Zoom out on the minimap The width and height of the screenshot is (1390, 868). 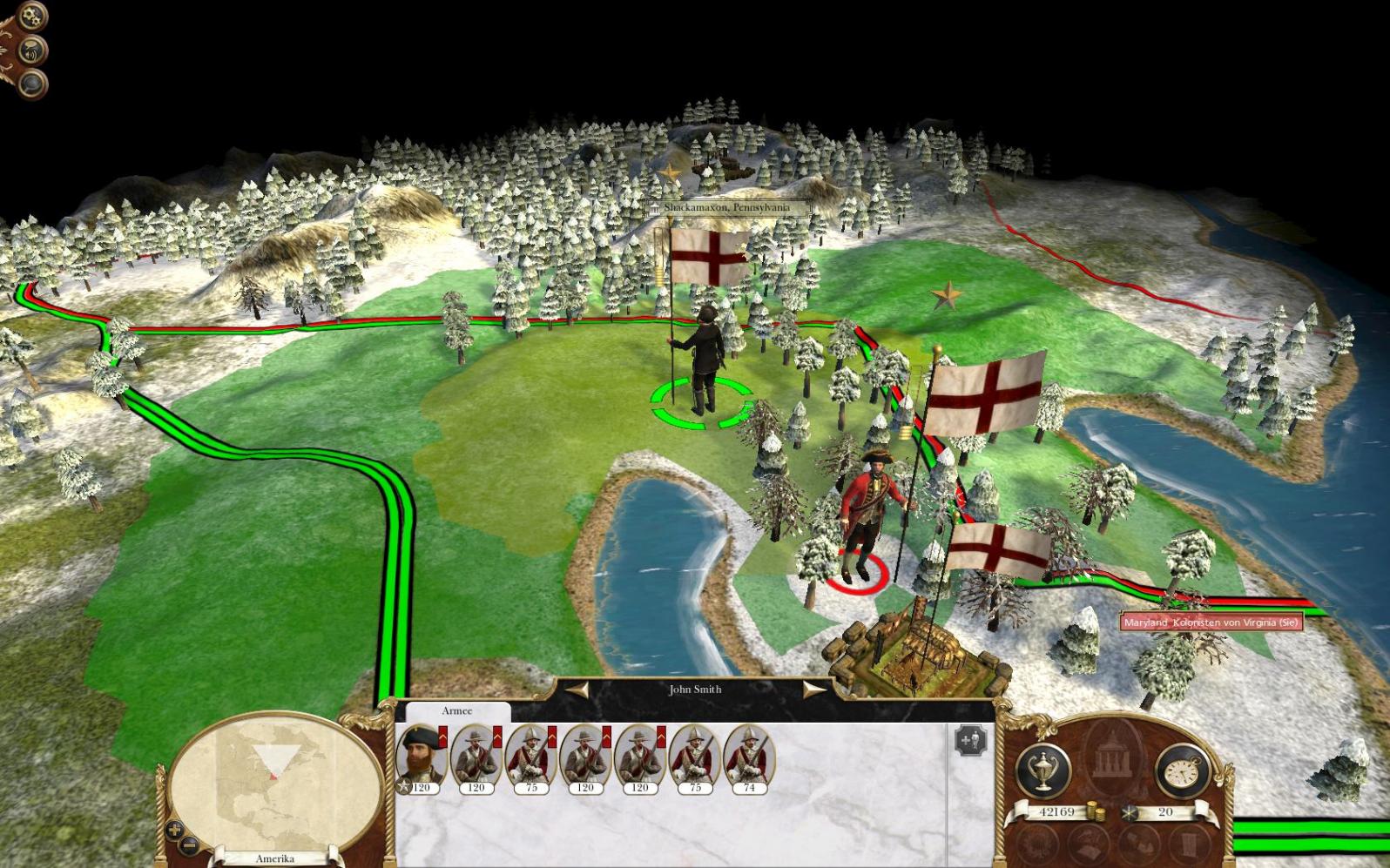tap(190, 844)
